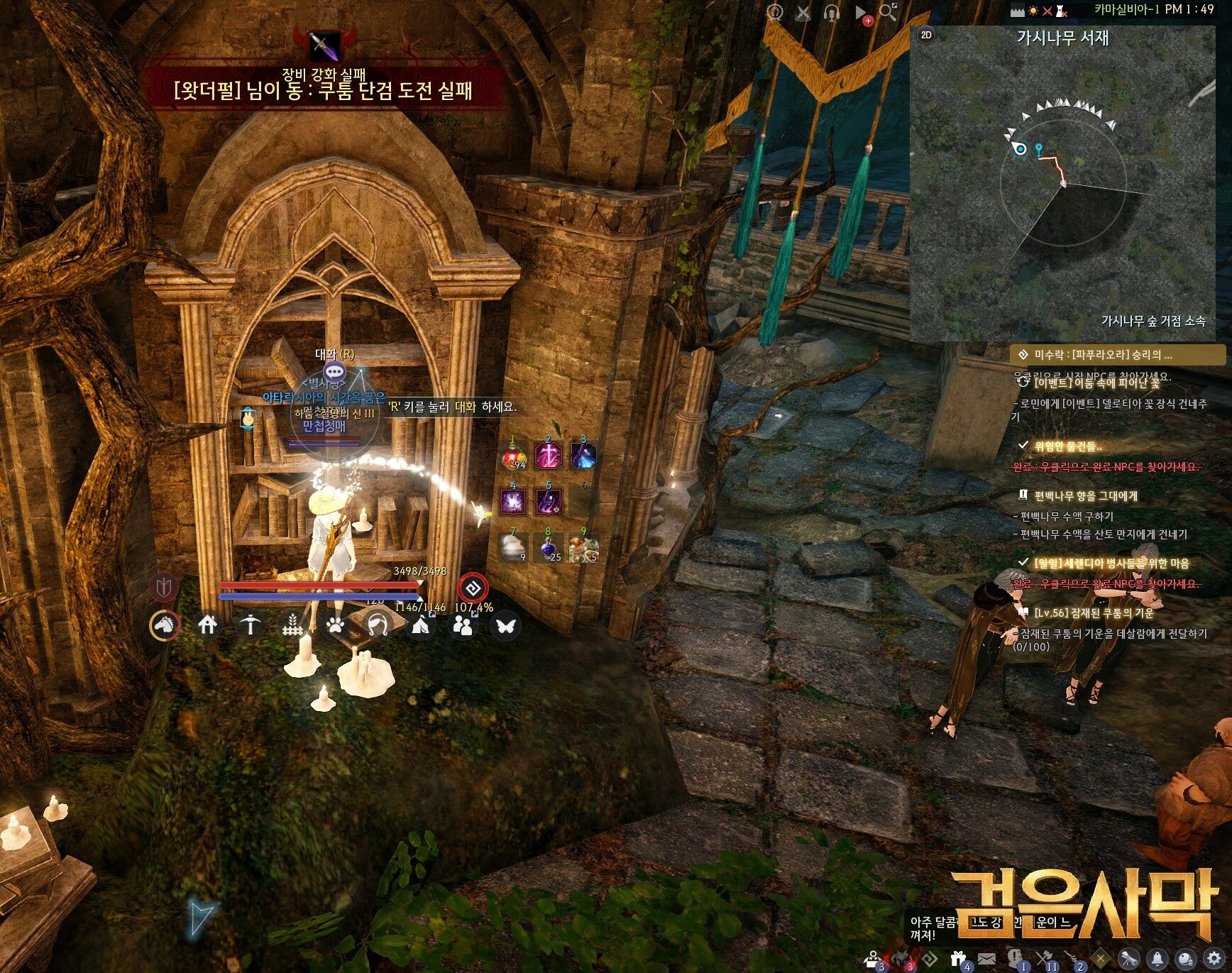The width and height of the screenshot is (1232, 973).
Task: Open the paw print pet icon
Action: click(335, 626)
